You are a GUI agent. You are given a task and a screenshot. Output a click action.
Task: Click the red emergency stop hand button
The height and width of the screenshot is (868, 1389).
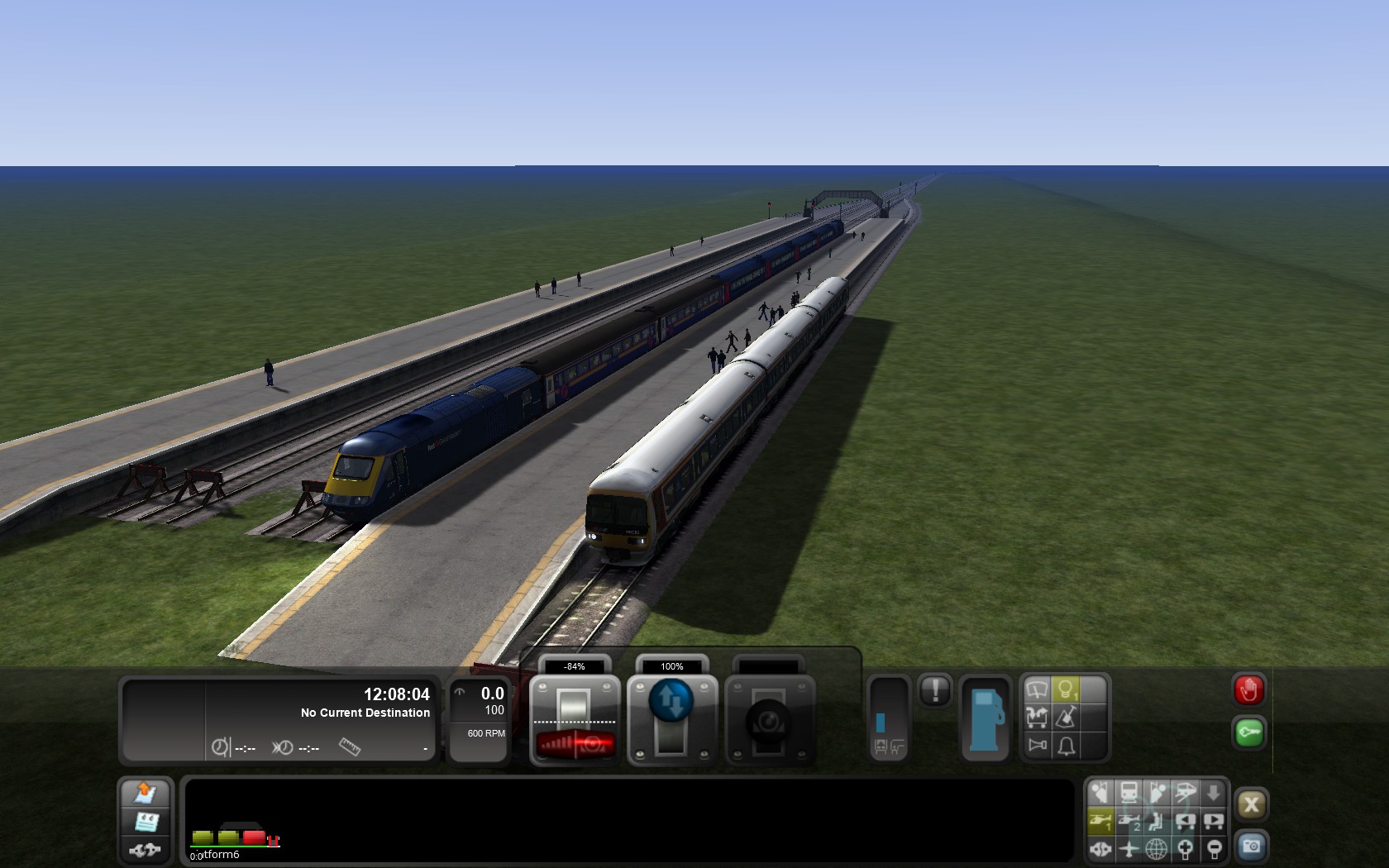coord(1248,689)
